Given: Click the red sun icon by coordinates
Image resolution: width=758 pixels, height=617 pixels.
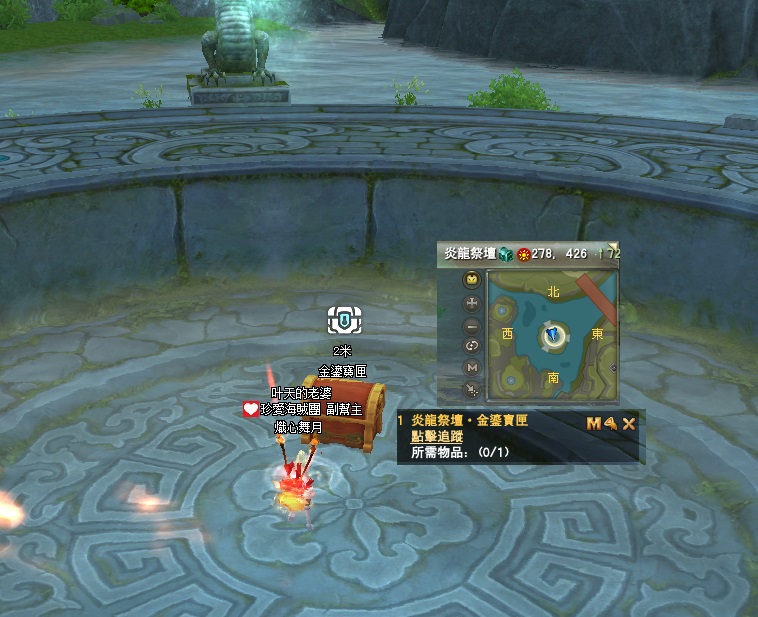Looking at the screenshot, I should coord(523,254).
